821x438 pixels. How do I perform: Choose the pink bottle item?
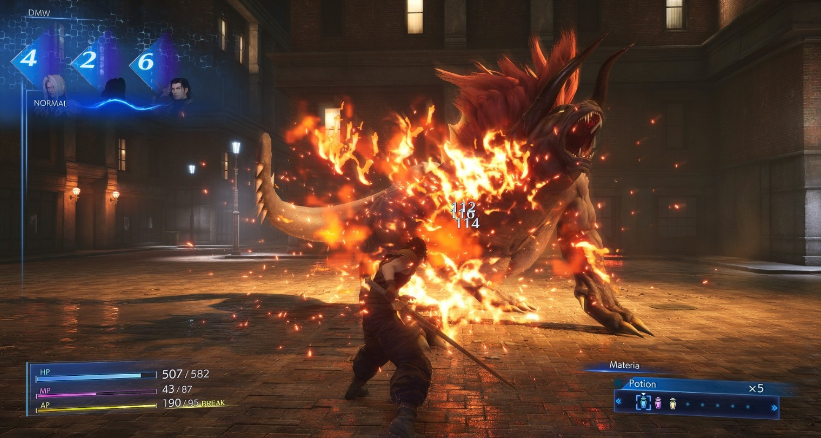(x=658, y=403)
